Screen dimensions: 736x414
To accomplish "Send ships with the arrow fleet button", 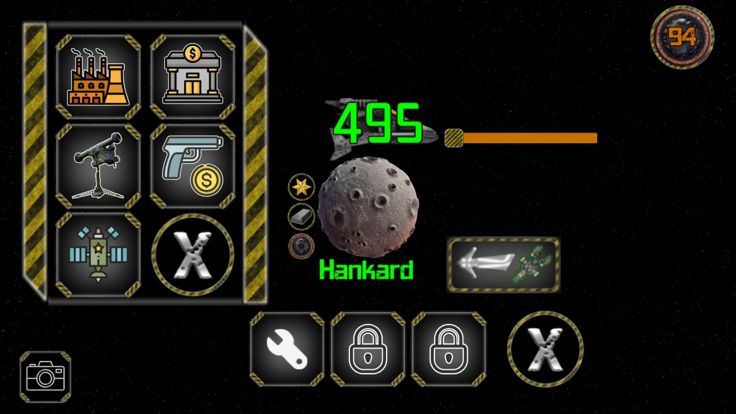I will click(x=503, y=264).
